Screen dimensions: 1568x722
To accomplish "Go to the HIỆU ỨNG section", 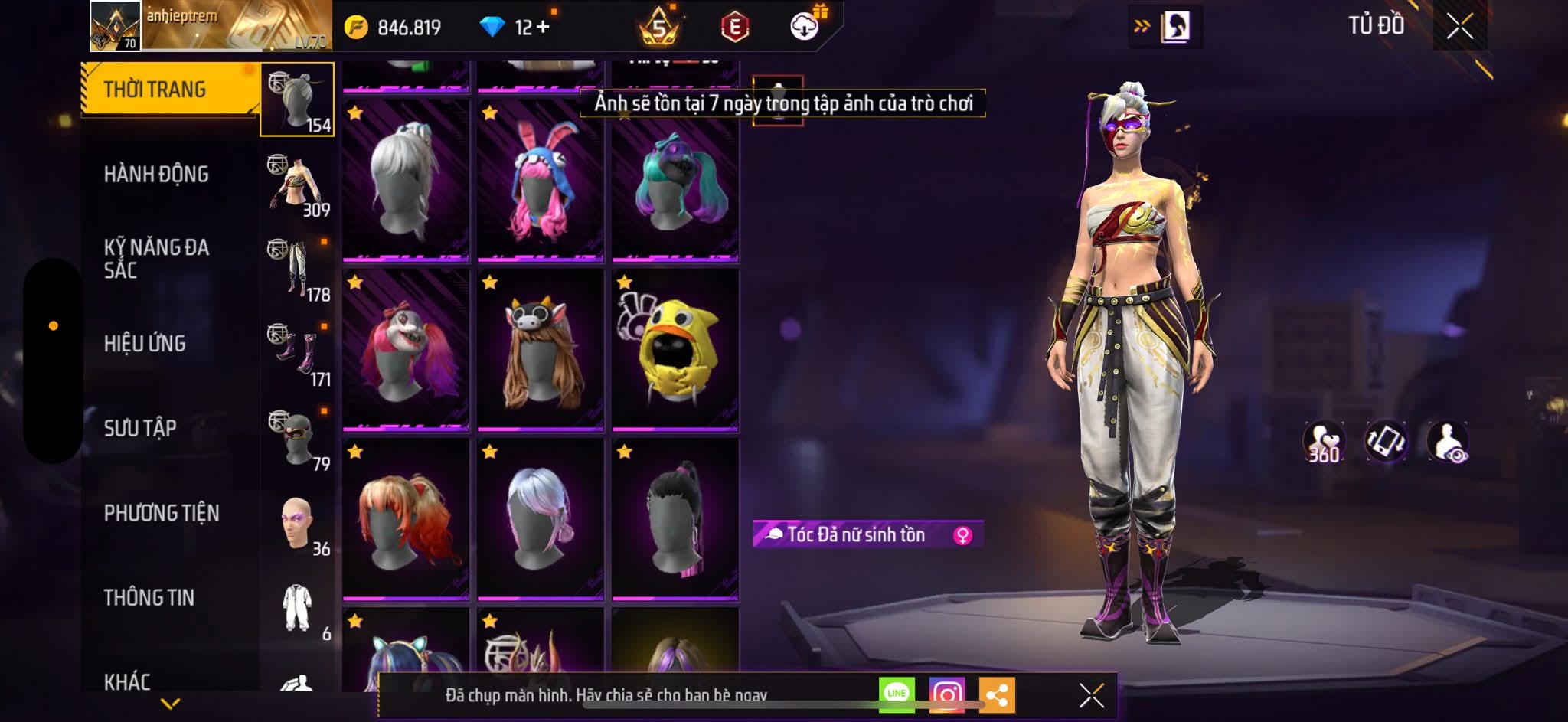I will point(145,344).
